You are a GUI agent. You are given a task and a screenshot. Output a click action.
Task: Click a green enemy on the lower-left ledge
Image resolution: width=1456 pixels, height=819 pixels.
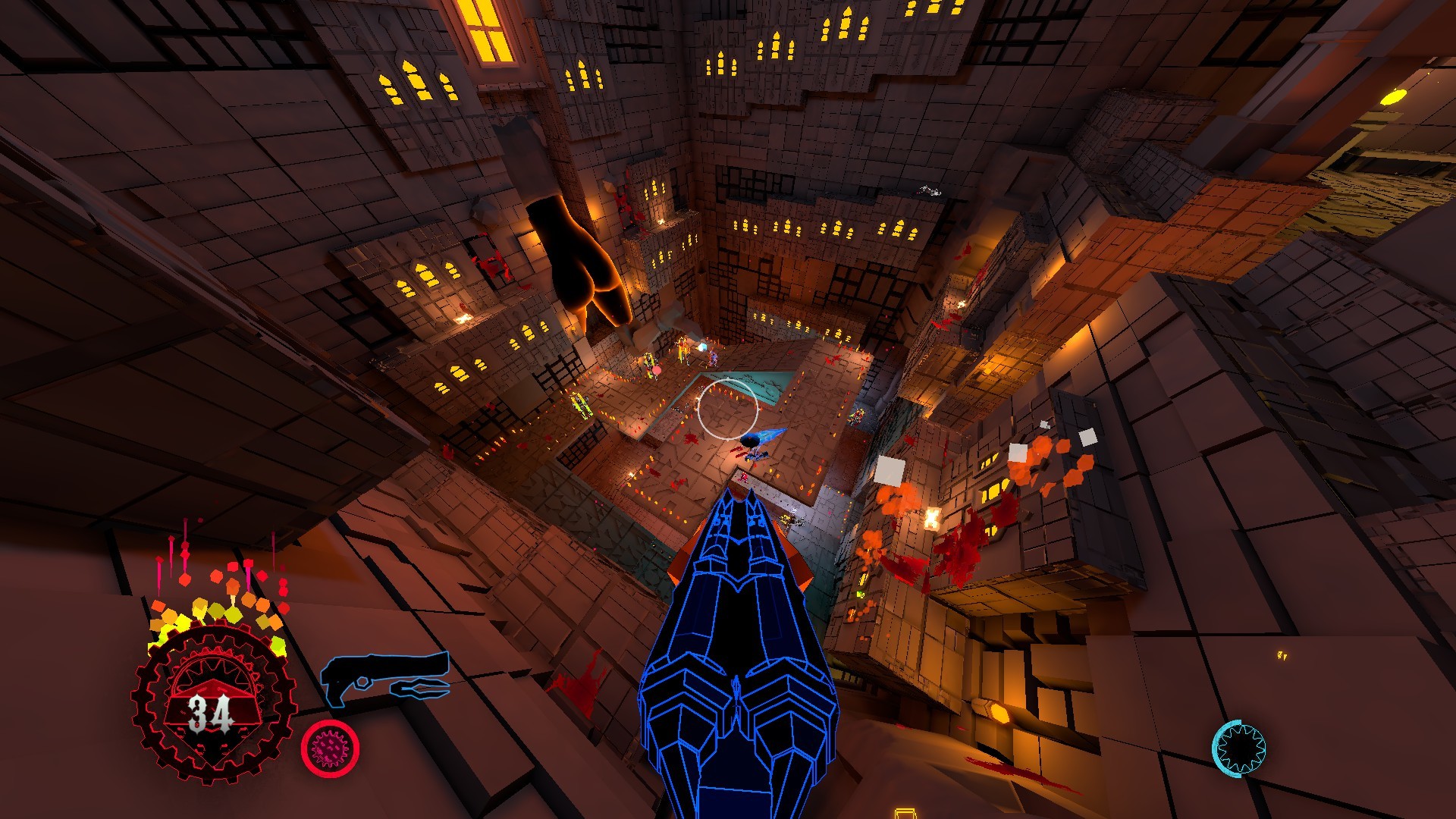tap(580, 403)
